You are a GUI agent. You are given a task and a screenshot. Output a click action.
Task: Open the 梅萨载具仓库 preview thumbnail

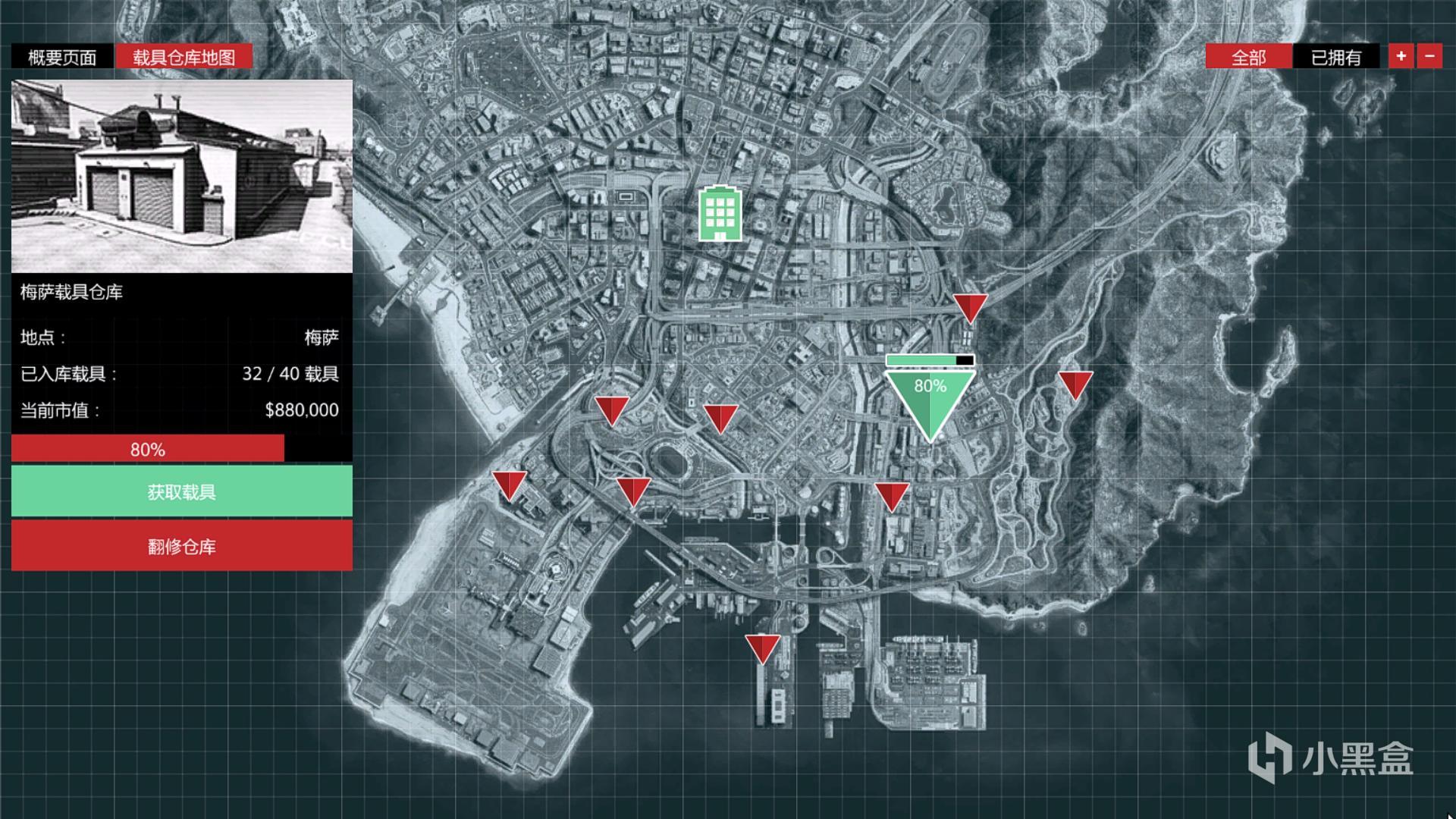click(x=182, y=176)
